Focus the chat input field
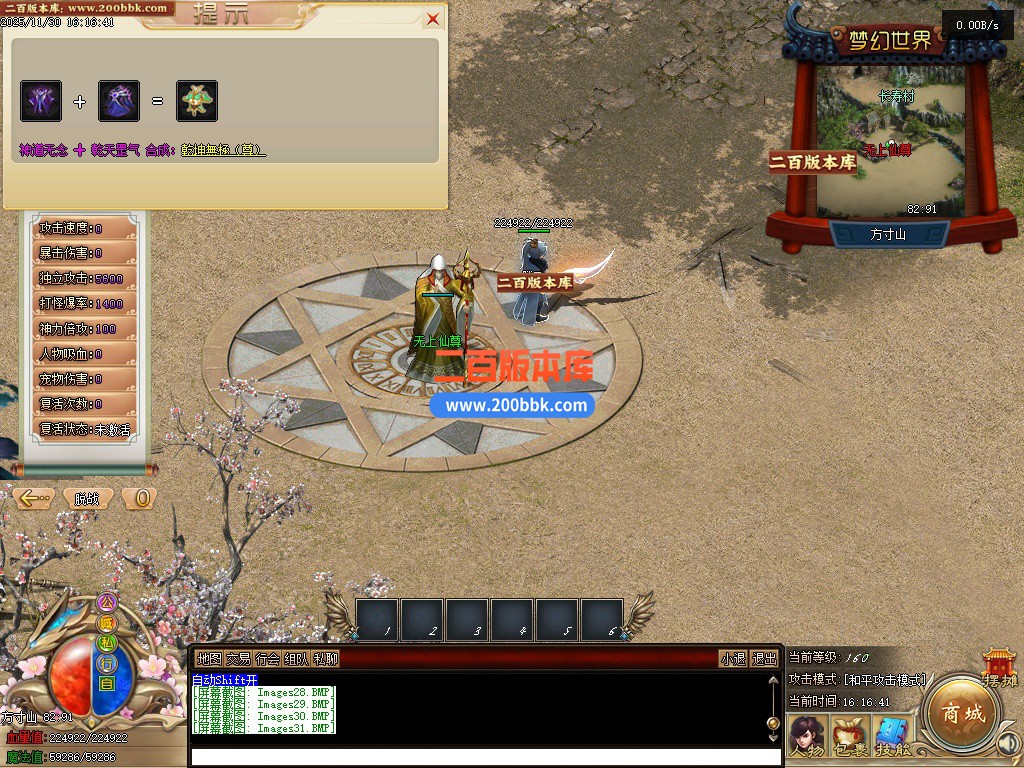Viewport: 1024px width, 768px height. point(480,757)
